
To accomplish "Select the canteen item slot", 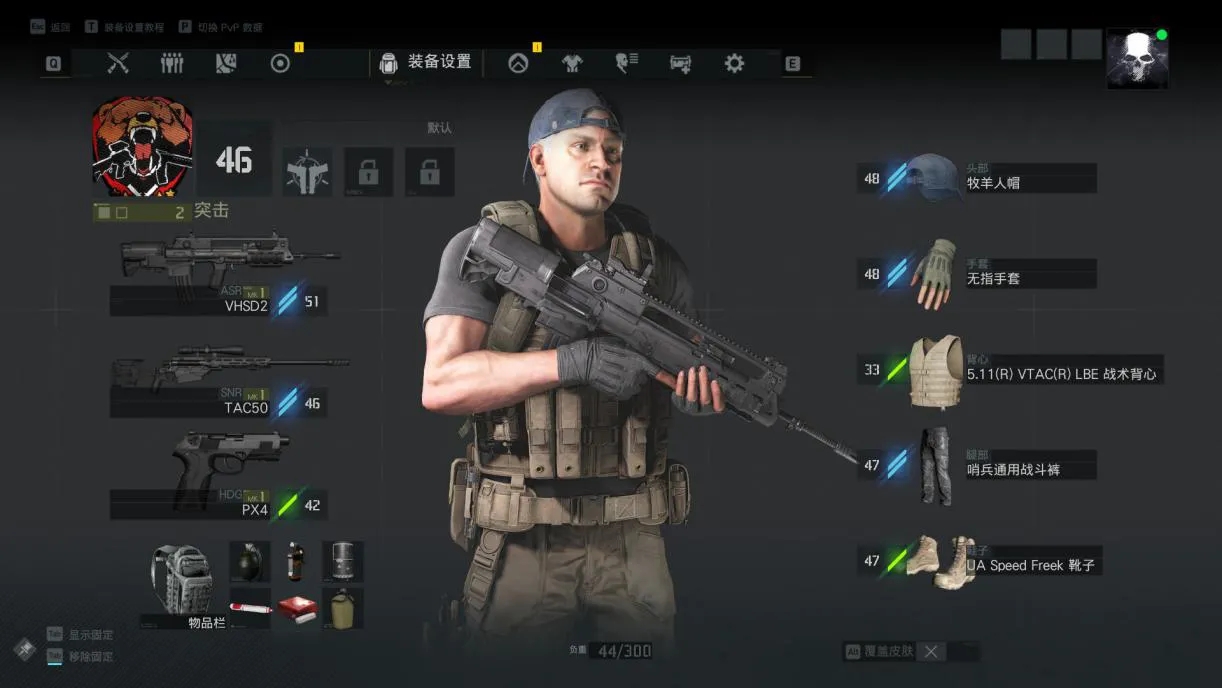I will coord(342,608).
